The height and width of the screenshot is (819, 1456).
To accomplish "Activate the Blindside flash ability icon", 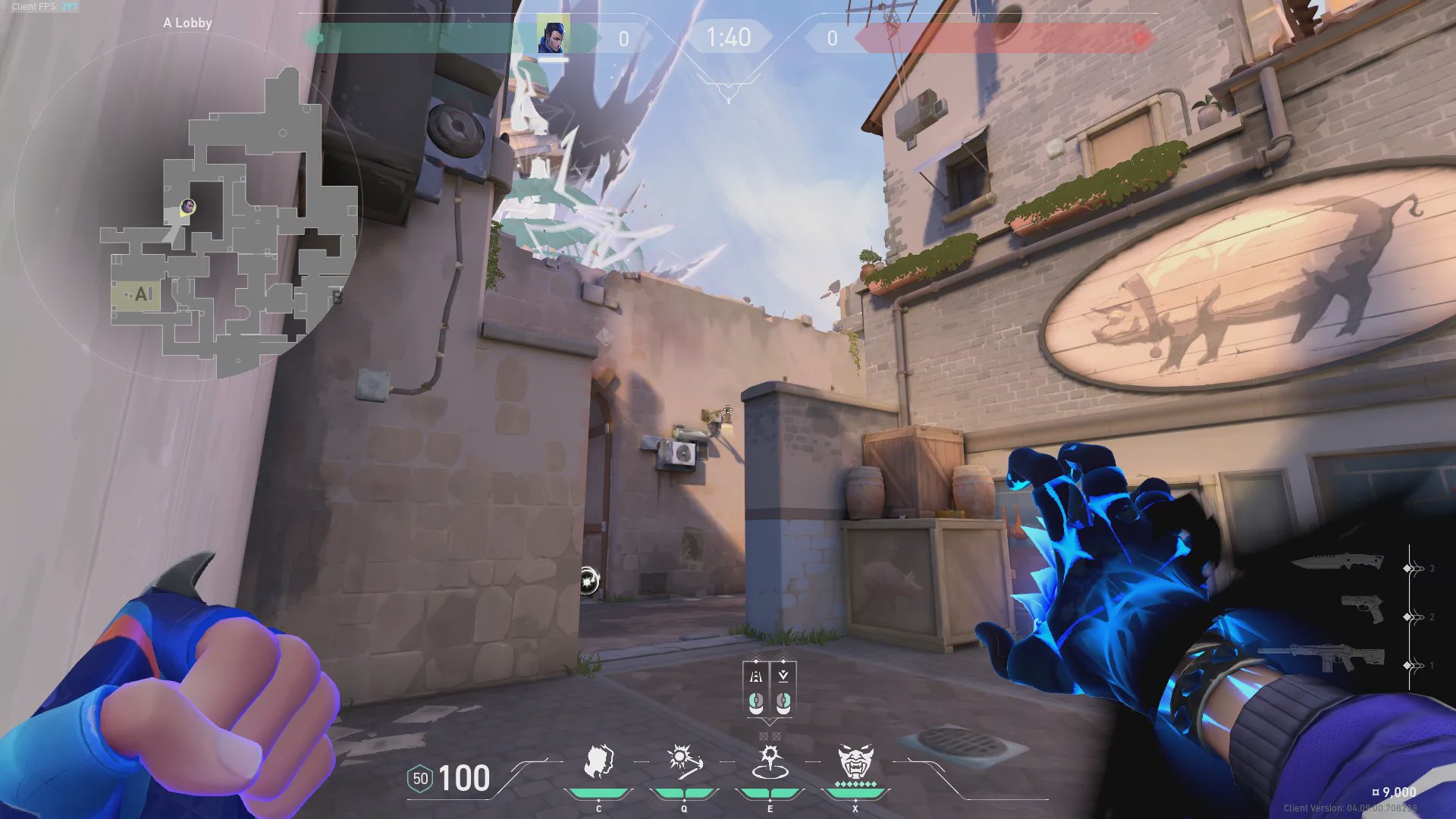I will pos(684,761).
